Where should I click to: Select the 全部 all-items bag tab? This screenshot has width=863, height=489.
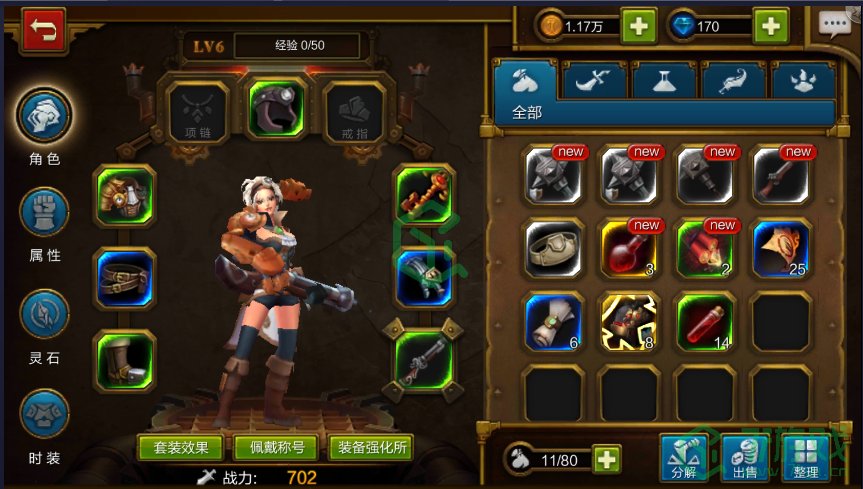pyautogui.click(x=527, y=81)
